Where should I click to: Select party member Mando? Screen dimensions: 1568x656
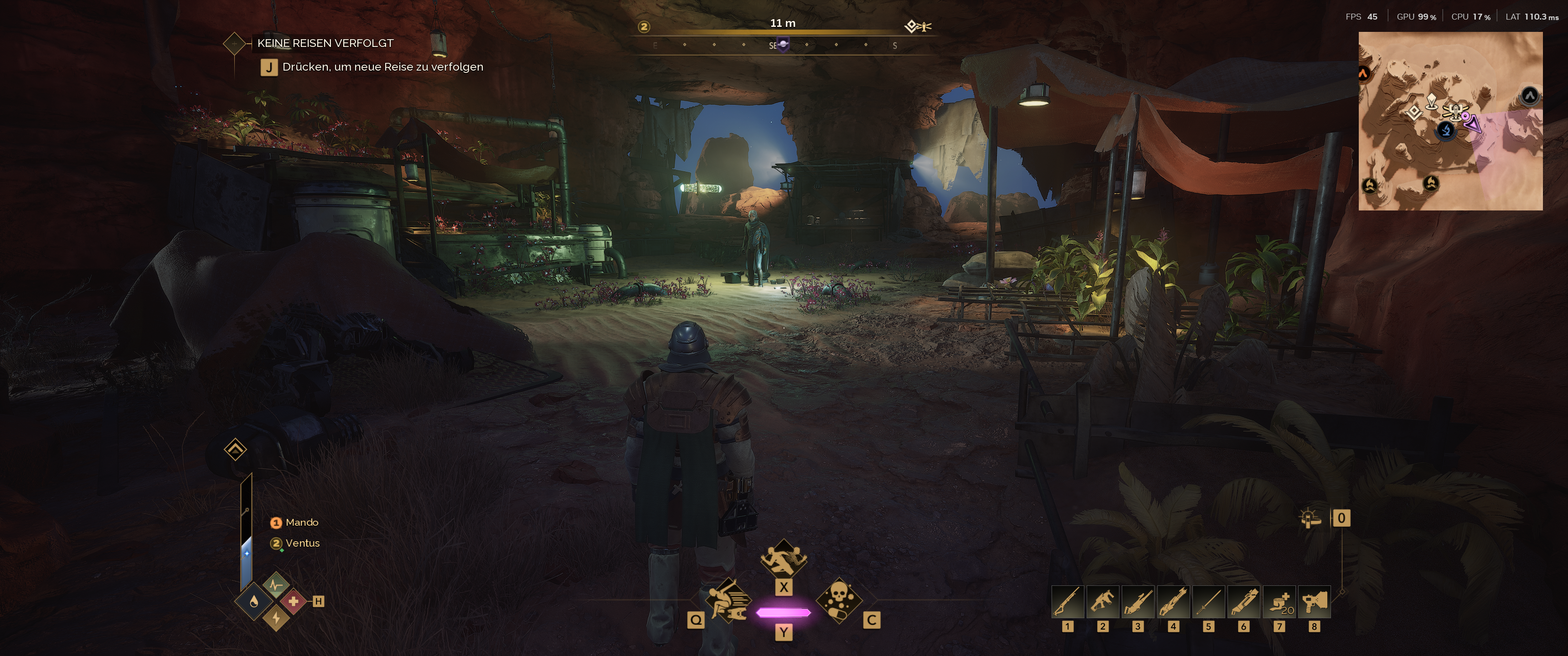coord(301,522)
